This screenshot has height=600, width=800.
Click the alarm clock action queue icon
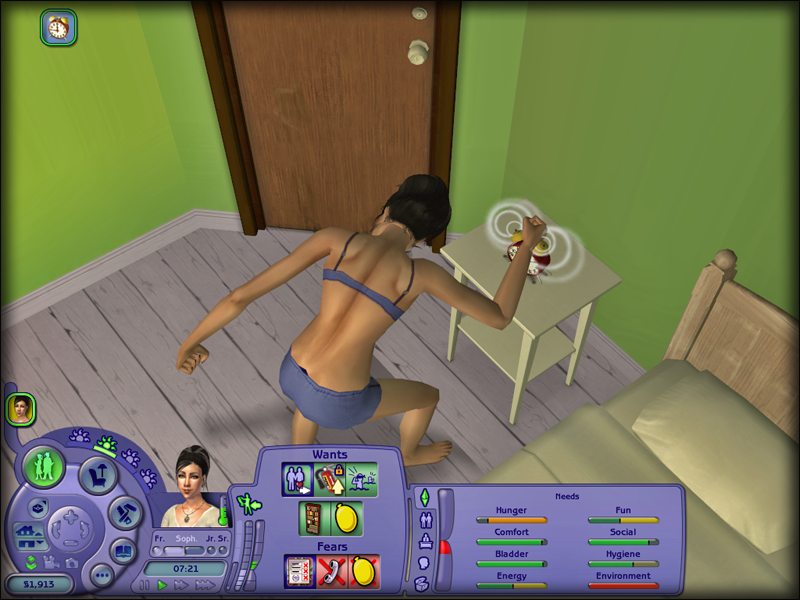pyautogui.click(x=59, y=27)
